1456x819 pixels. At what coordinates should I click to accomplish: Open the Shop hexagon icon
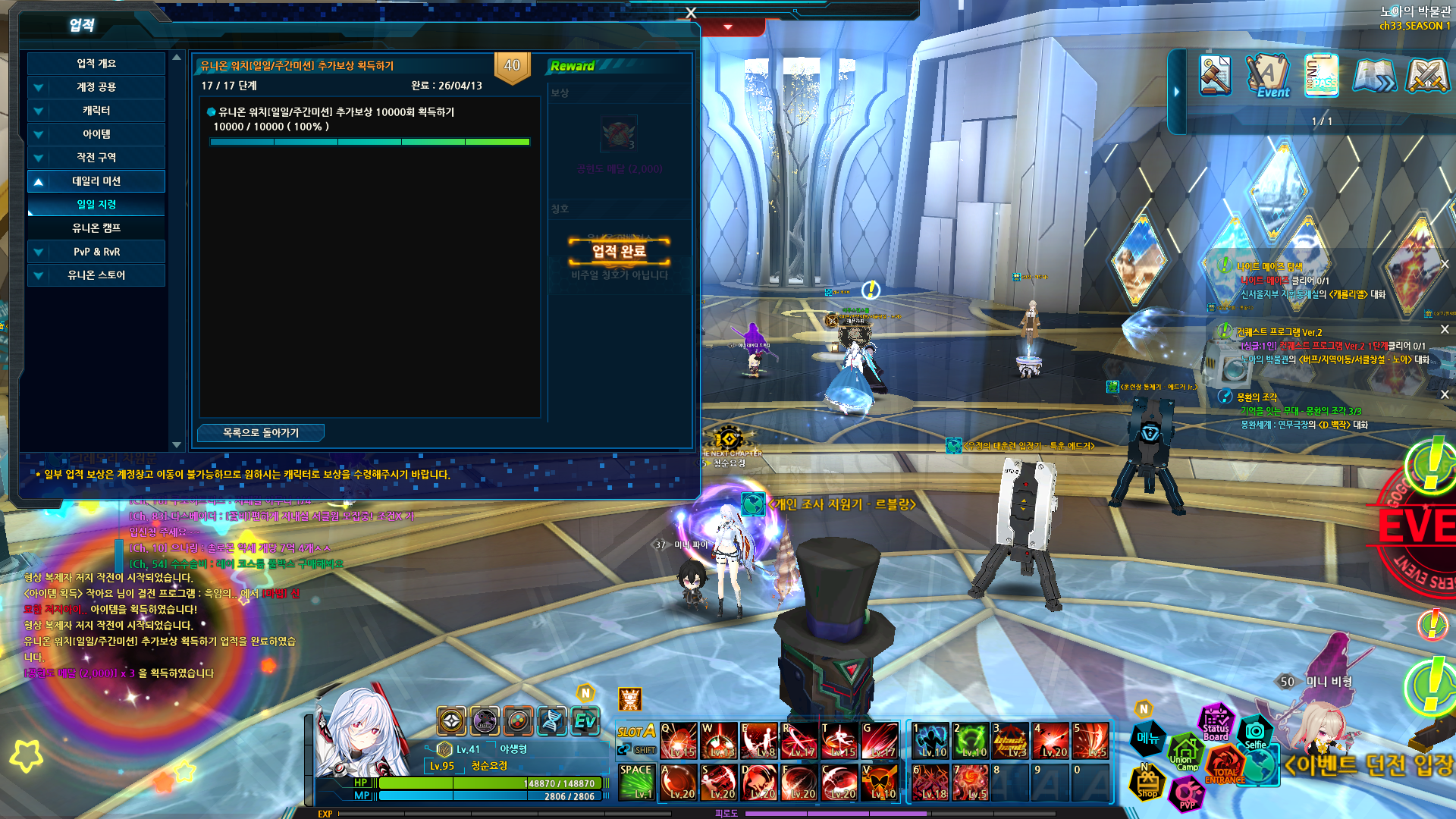[x=1147, y=785]
